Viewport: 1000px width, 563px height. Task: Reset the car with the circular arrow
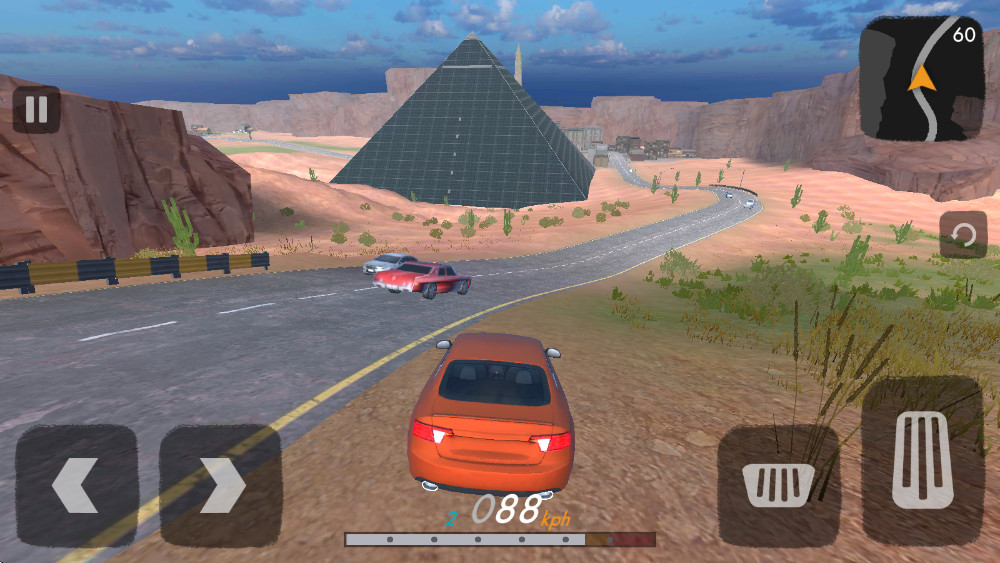tap(963, 235)
